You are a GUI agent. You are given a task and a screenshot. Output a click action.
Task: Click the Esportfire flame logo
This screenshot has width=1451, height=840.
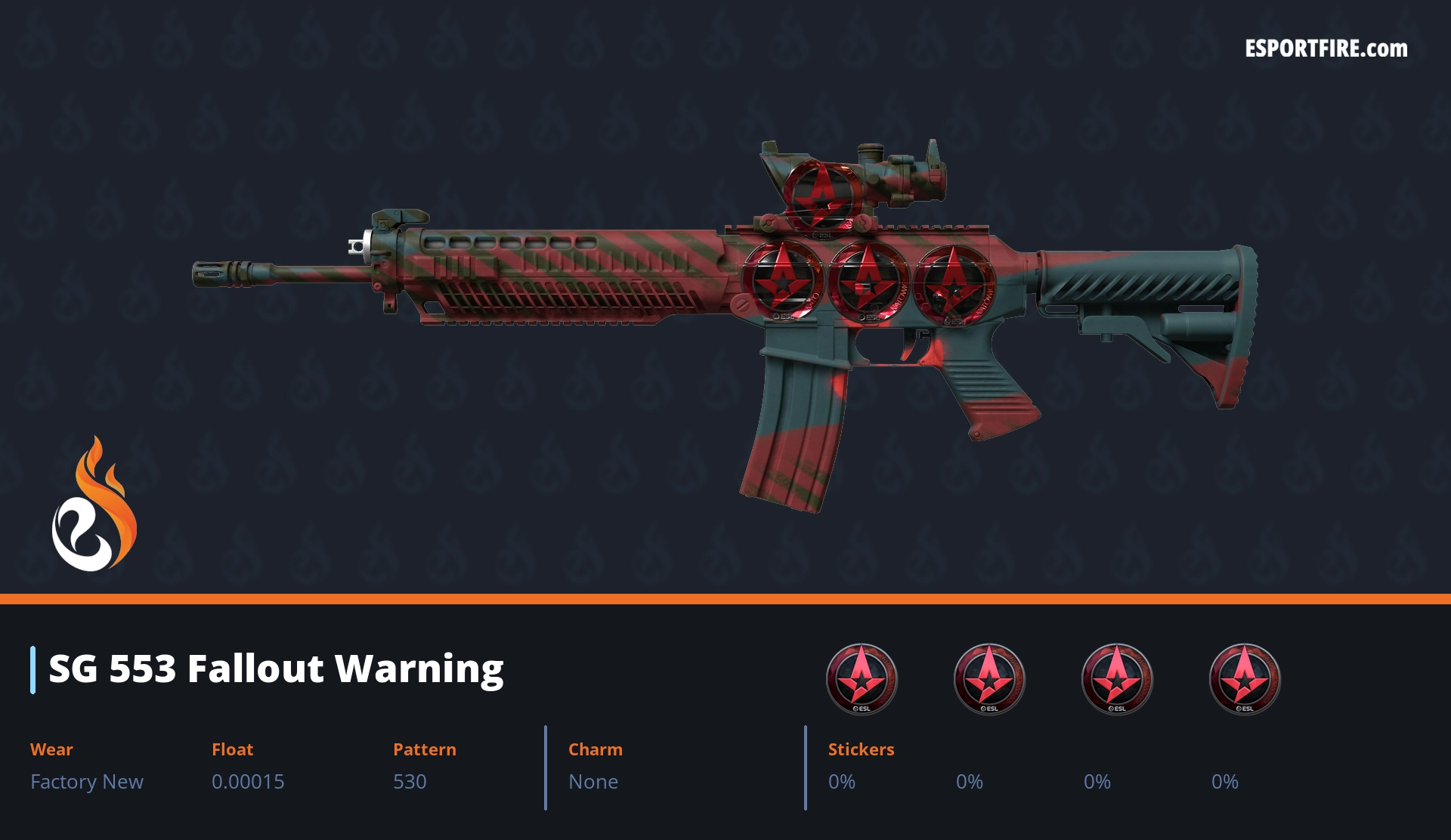(x=94, y=505)
